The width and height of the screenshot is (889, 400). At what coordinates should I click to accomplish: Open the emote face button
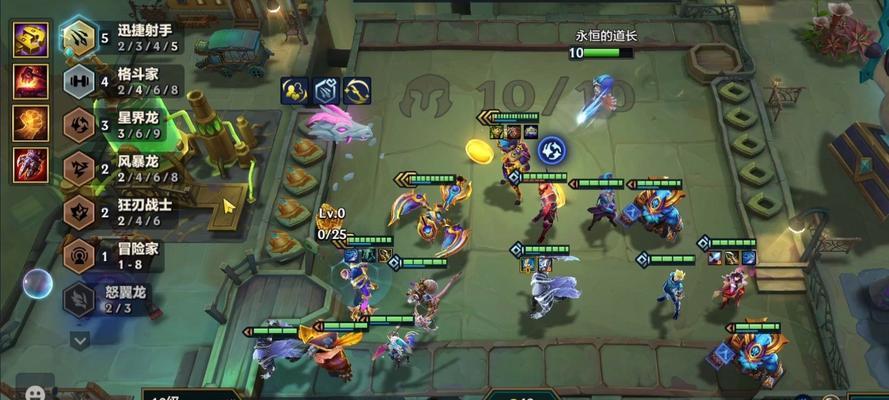pos(37,392)
